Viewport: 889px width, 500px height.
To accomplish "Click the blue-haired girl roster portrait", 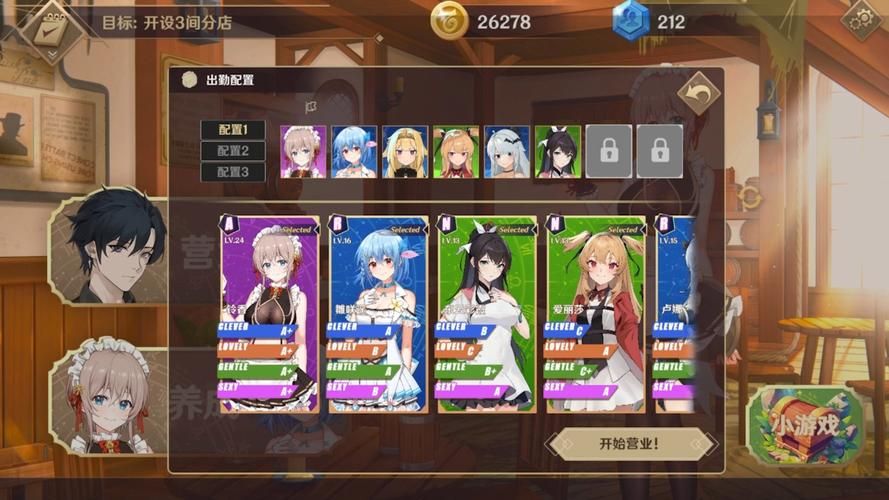I will pyautogui.click(x=353, y=152).
